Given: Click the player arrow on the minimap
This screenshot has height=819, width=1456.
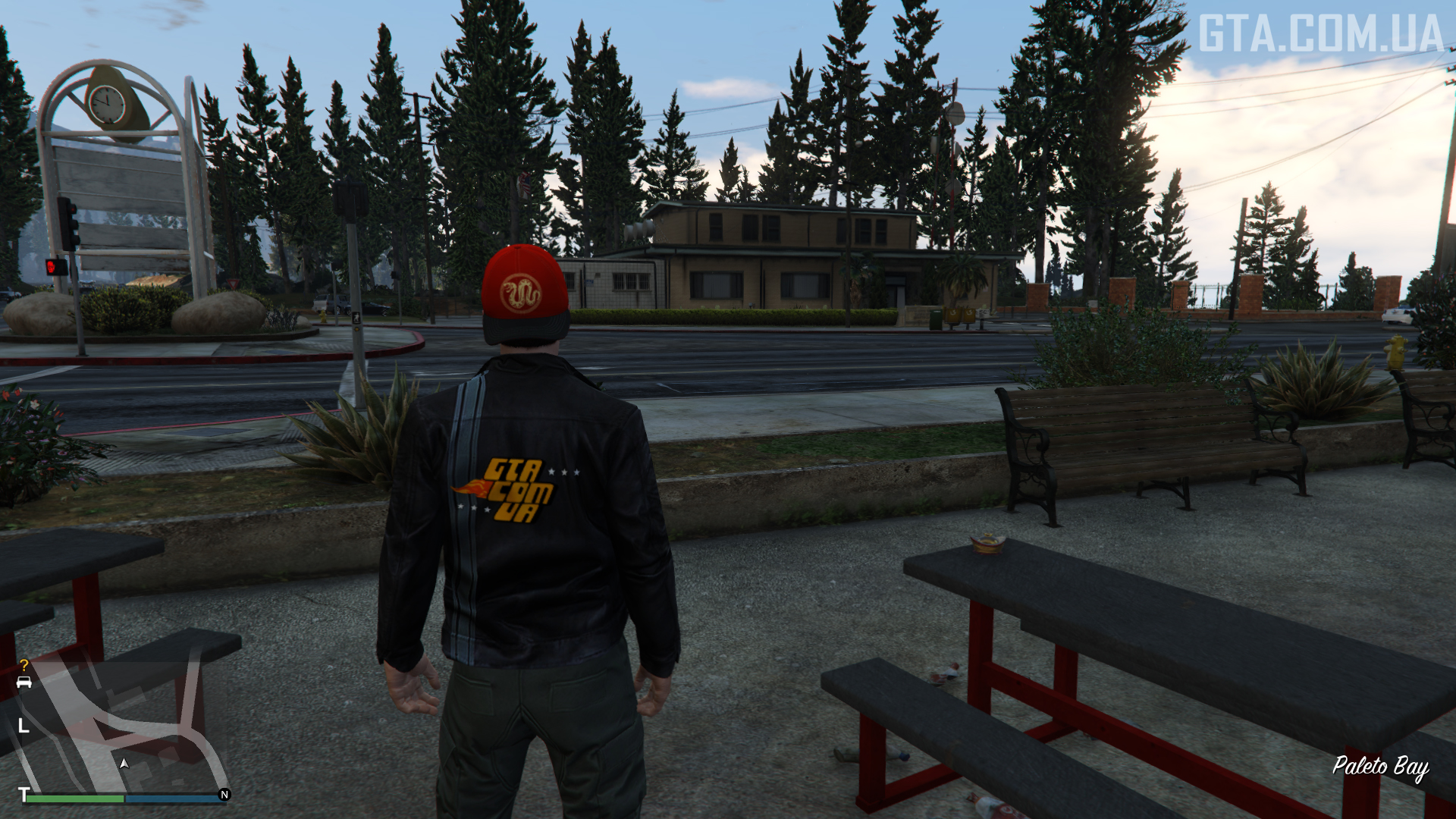Looking at the screenshot, I should tap(124, 764).
